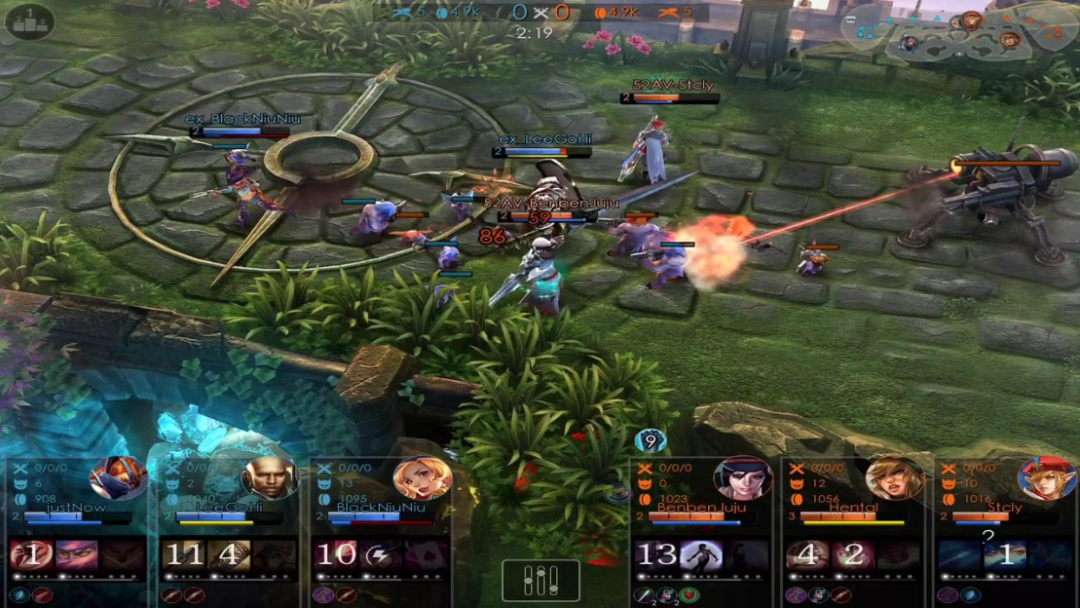The height and width of the screenshot is (608, 1080).
Task: Click the fist badge showing 9
Action: (650, 440)
